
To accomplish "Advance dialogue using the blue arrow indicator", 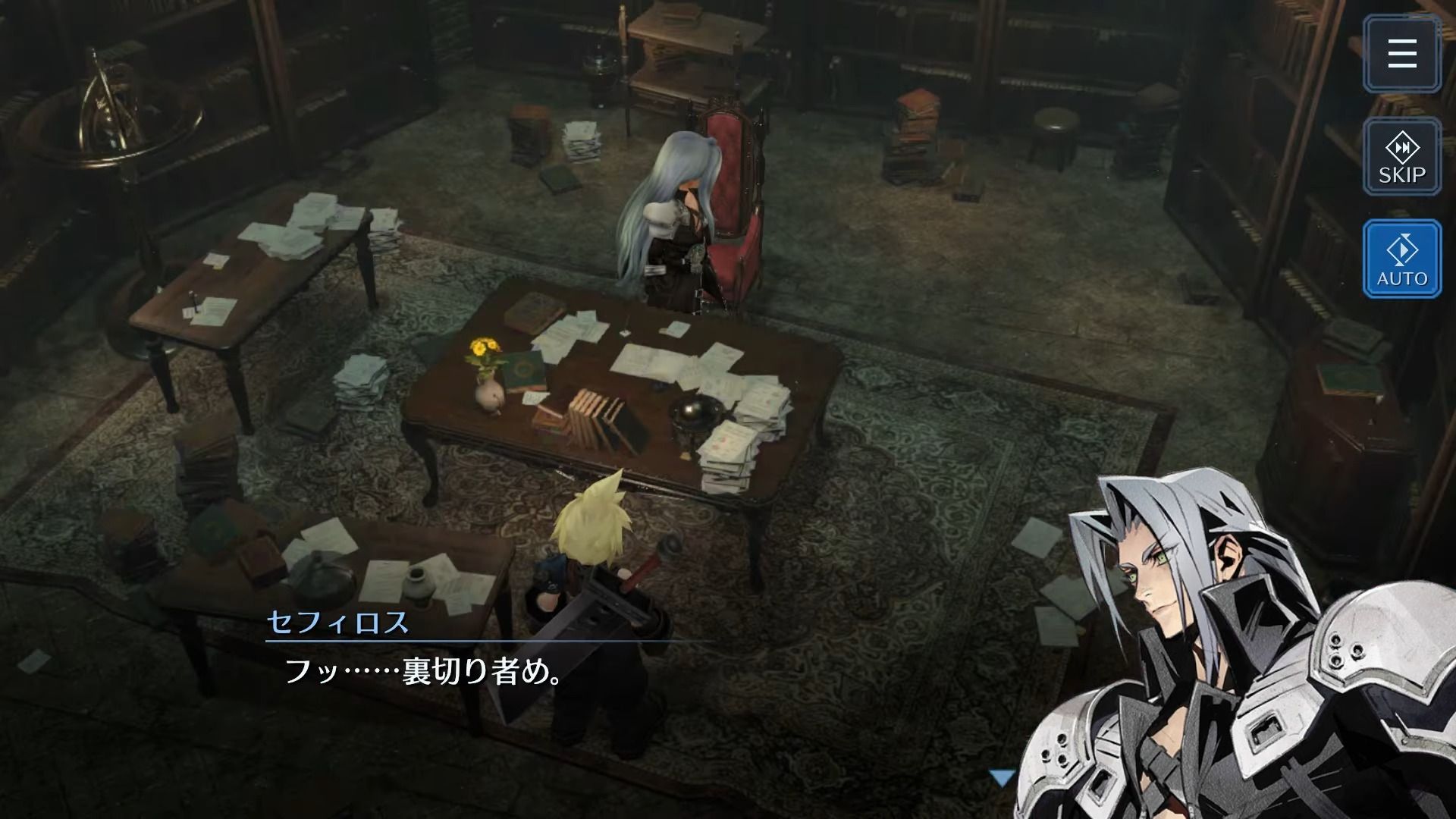I will tap(1002, 777).
